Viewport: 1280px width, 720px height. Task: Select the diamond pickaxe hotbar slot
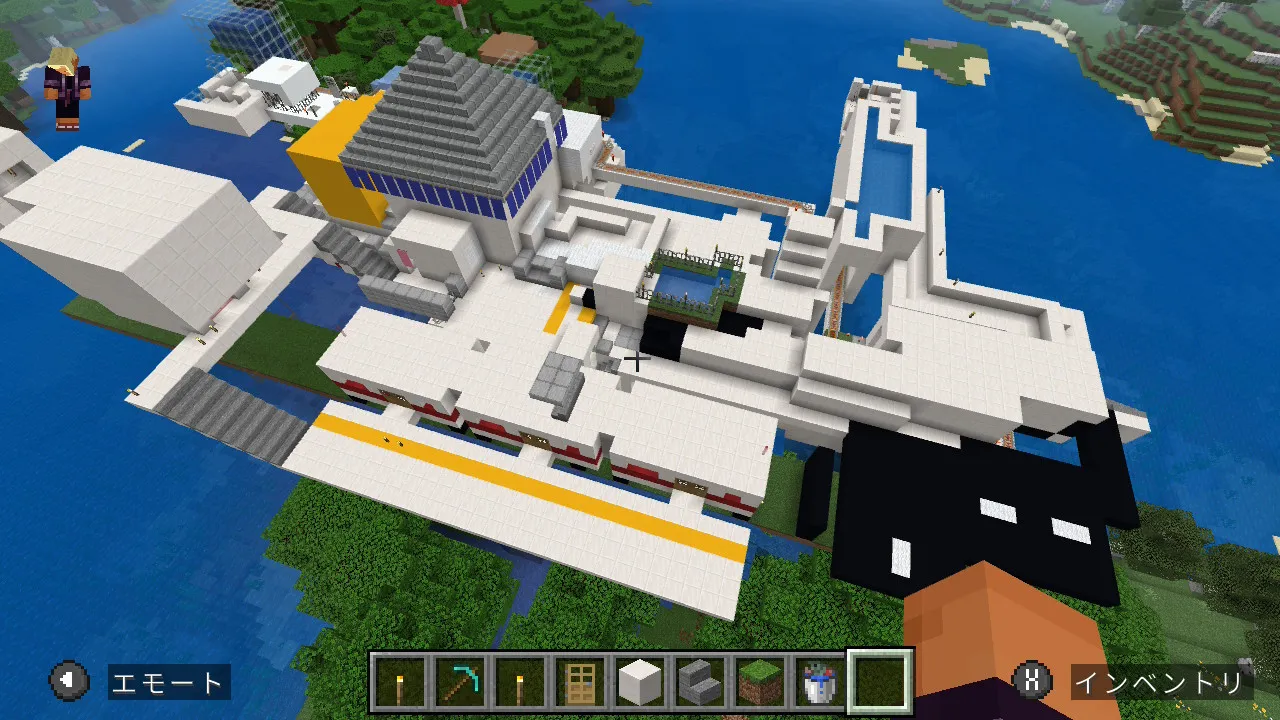[460, 682]
